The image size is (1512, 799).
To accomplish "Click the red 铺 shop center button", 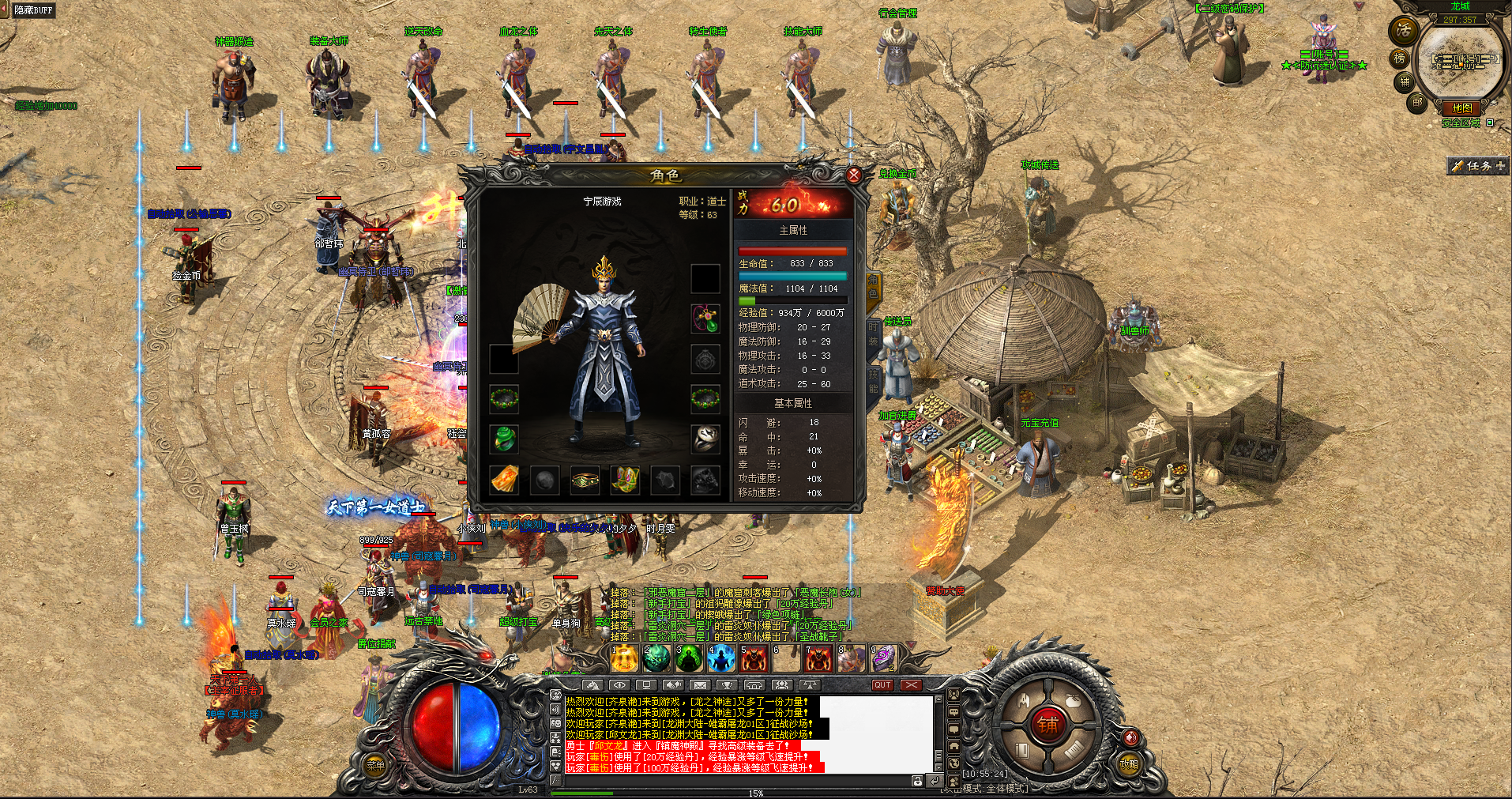I will [x=1047, y=725].
